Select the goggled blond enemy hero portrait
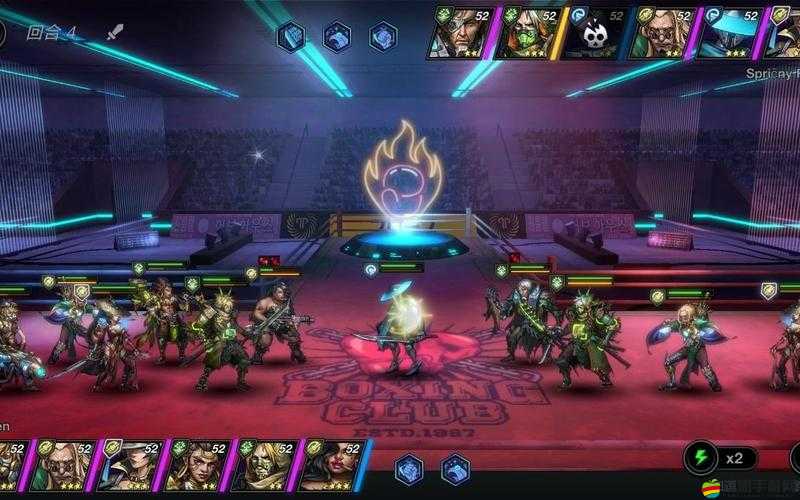The height and width of the screenshot is (500, 800). [x=663, y=32]
